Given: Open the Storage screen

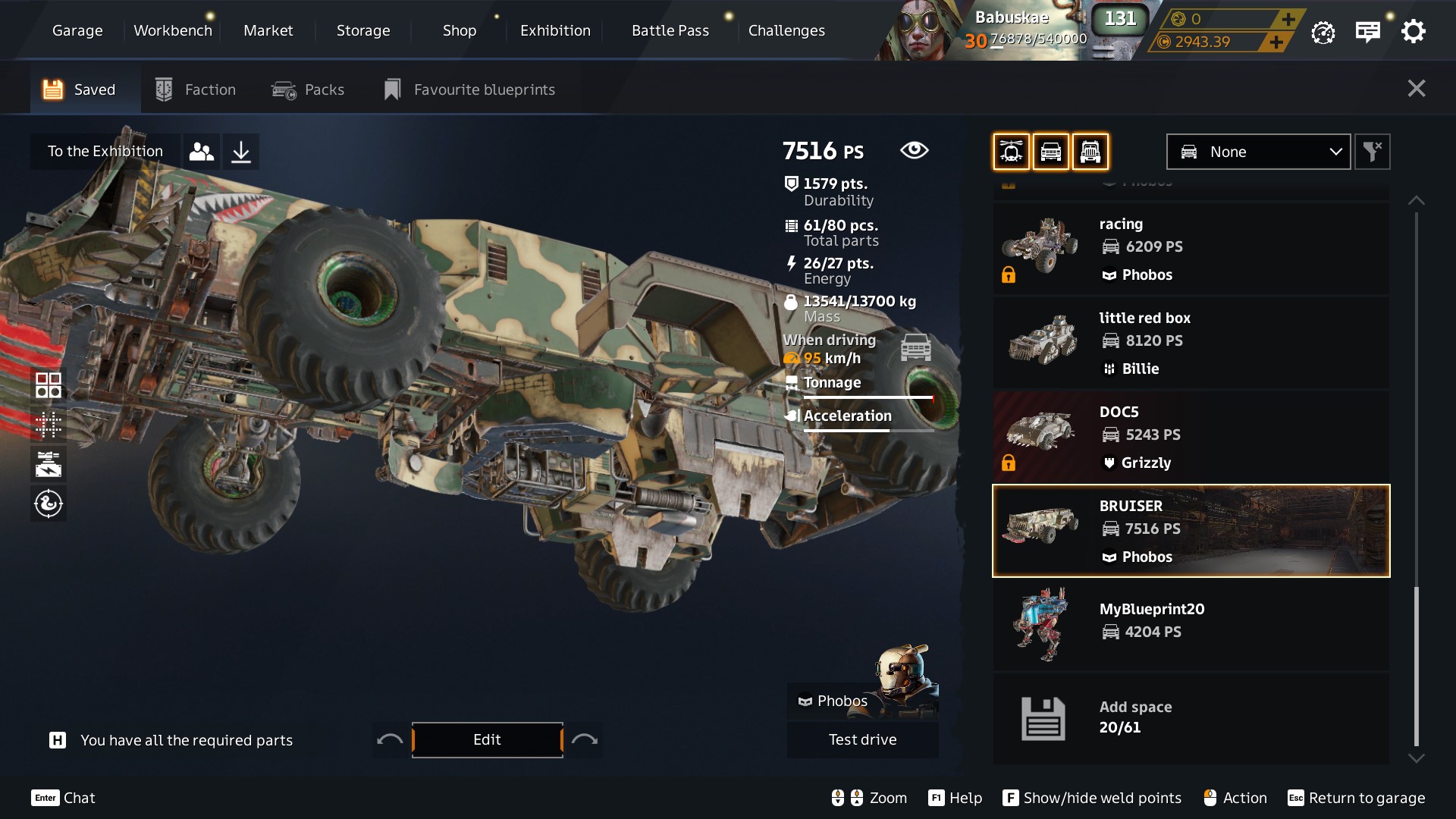Looking at the screenshot, I should coord(363,30).
